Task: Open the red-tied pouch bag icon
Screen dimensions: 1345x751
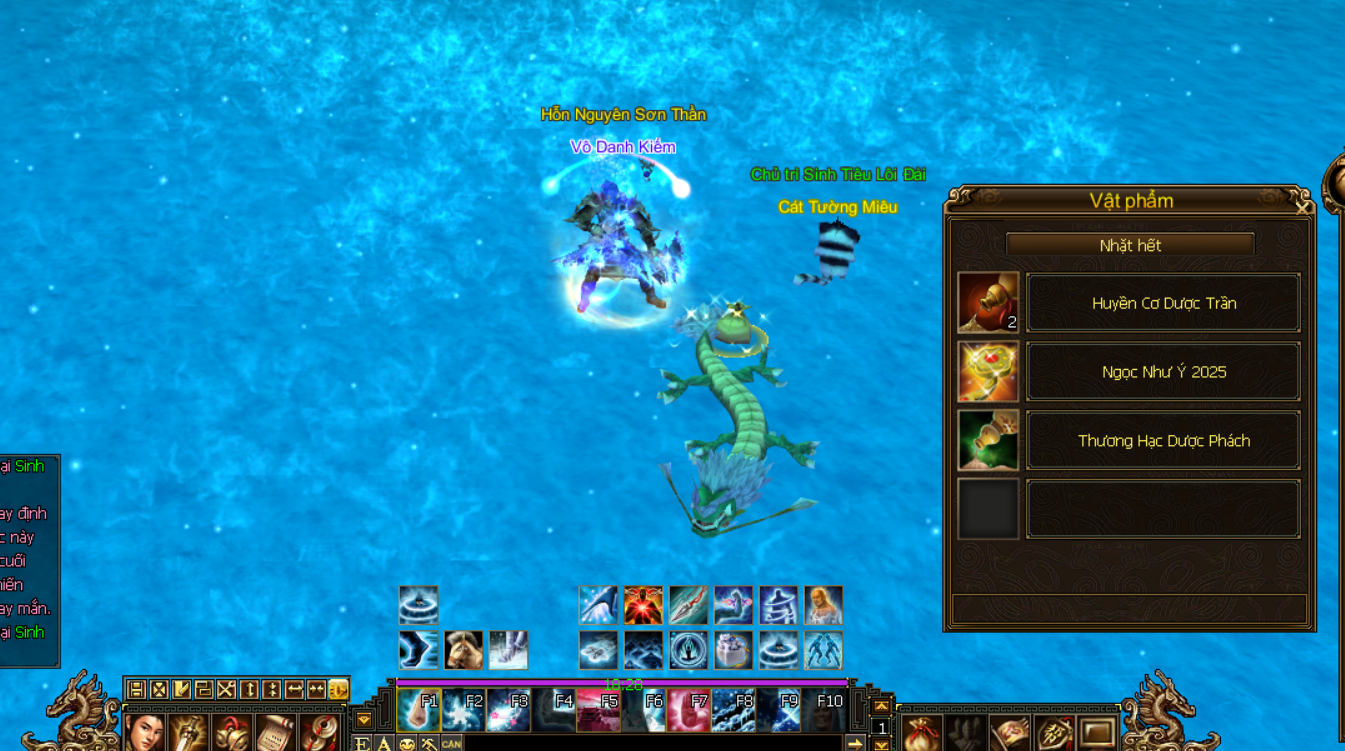Action: tap(921, 733)
